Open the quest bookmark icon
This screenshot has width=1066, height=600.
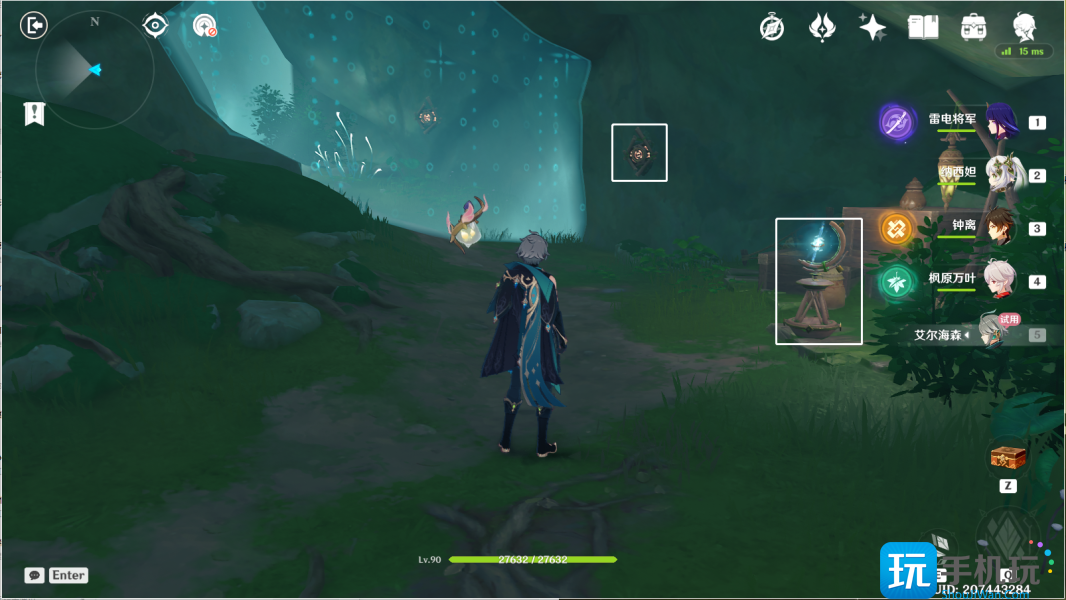(35, 113)
